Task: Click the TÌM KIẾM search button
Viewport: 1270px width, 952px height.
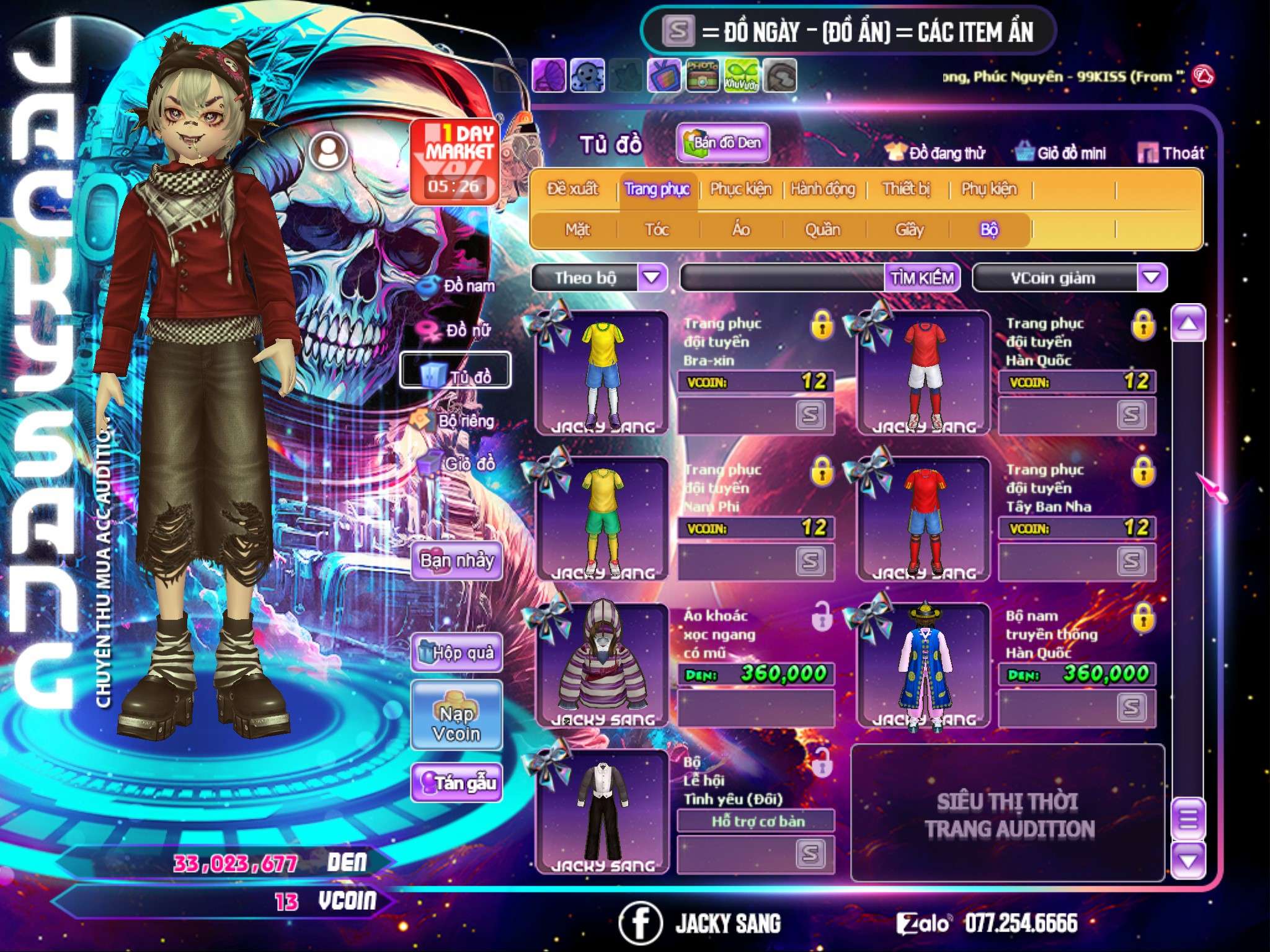Action: tap(921, 278)
